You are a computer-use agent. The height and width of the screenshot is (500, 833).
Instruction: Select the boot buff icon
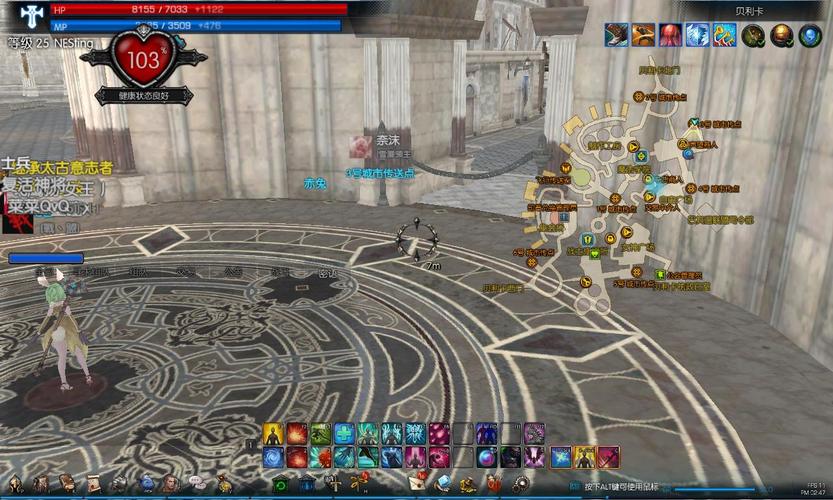(616, 36)
